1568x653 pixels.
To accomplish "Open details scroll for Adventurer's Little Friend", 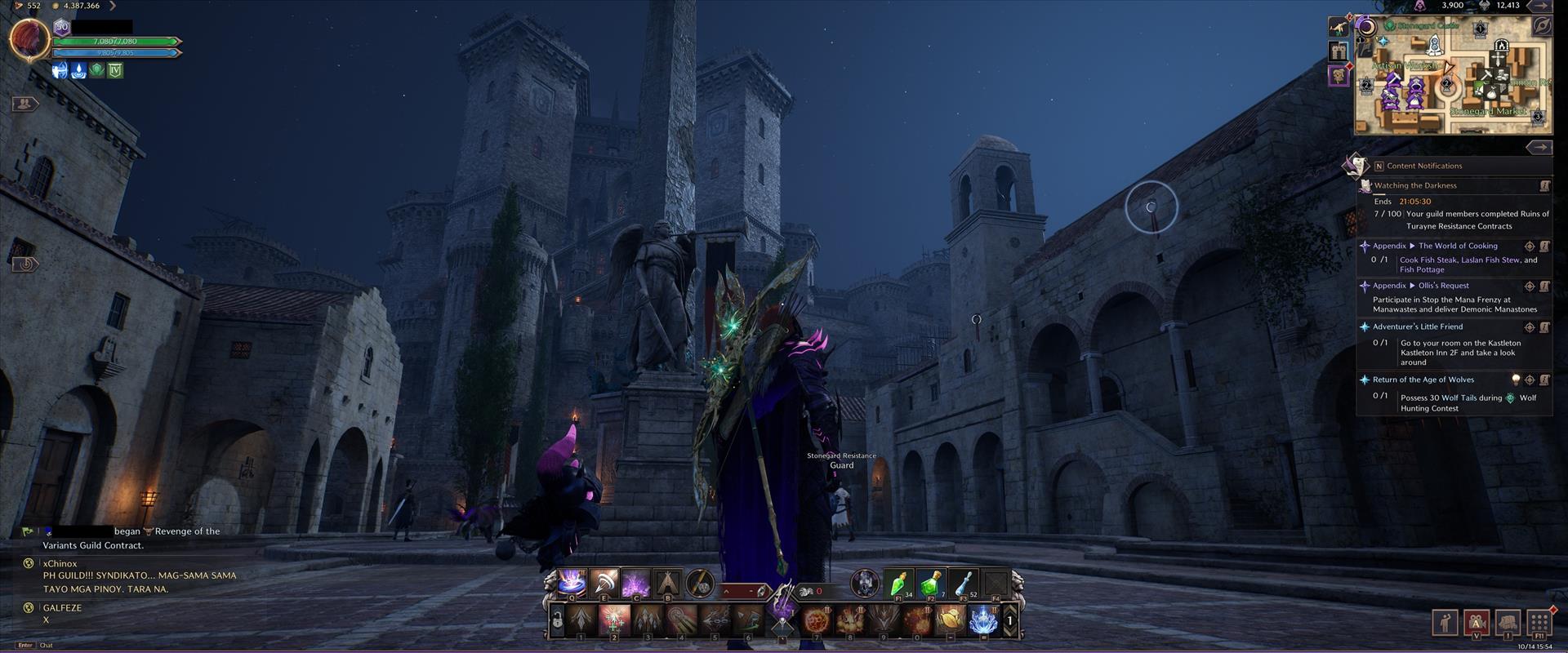I will point(1544,327).
